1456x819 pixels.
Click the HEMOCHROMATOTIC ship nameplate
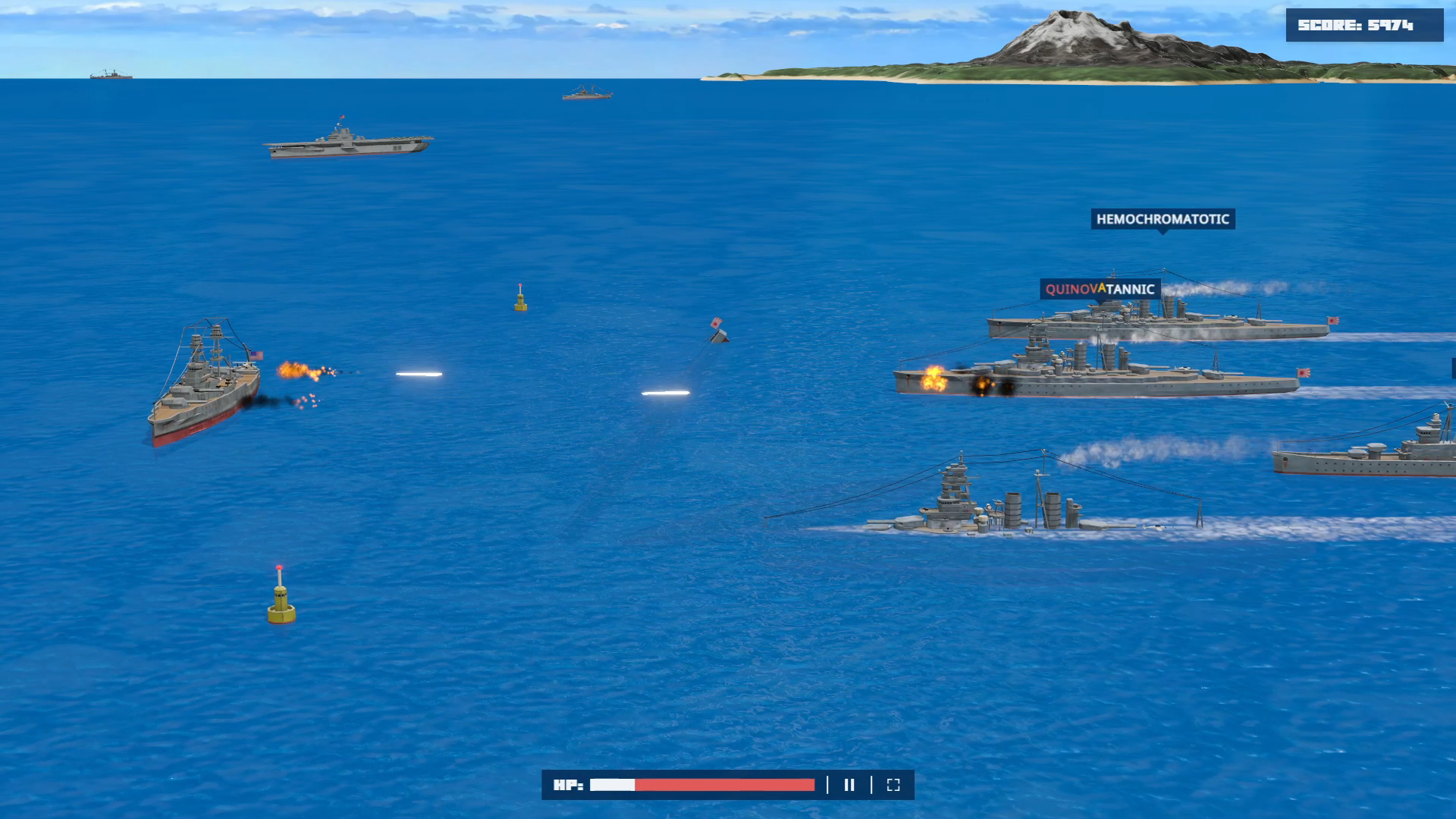[x=1163, y=221]
